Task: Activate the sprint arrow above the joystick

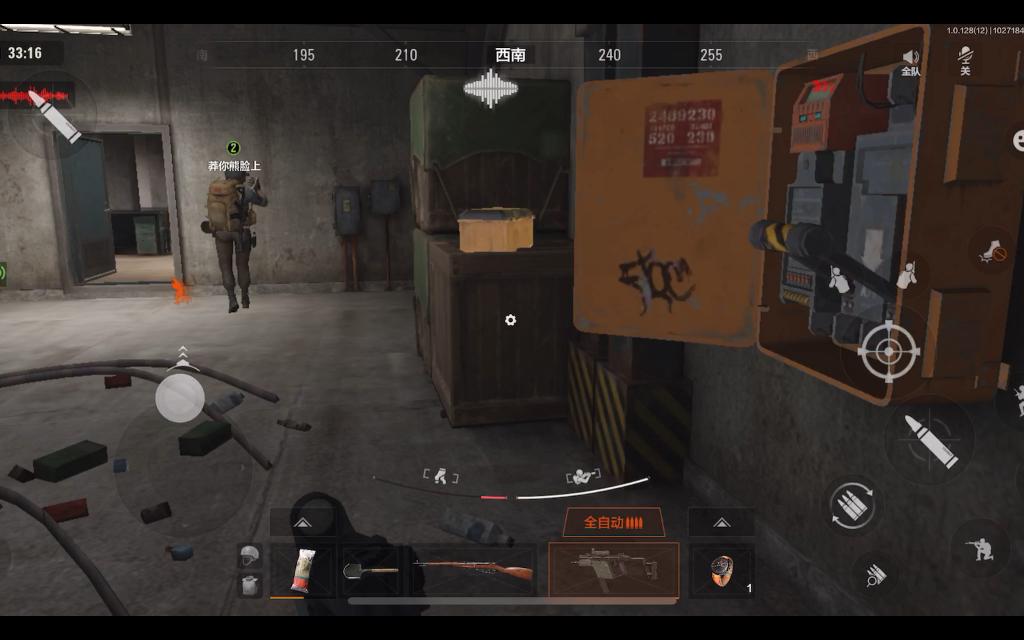Action: [x=181, y=354]
